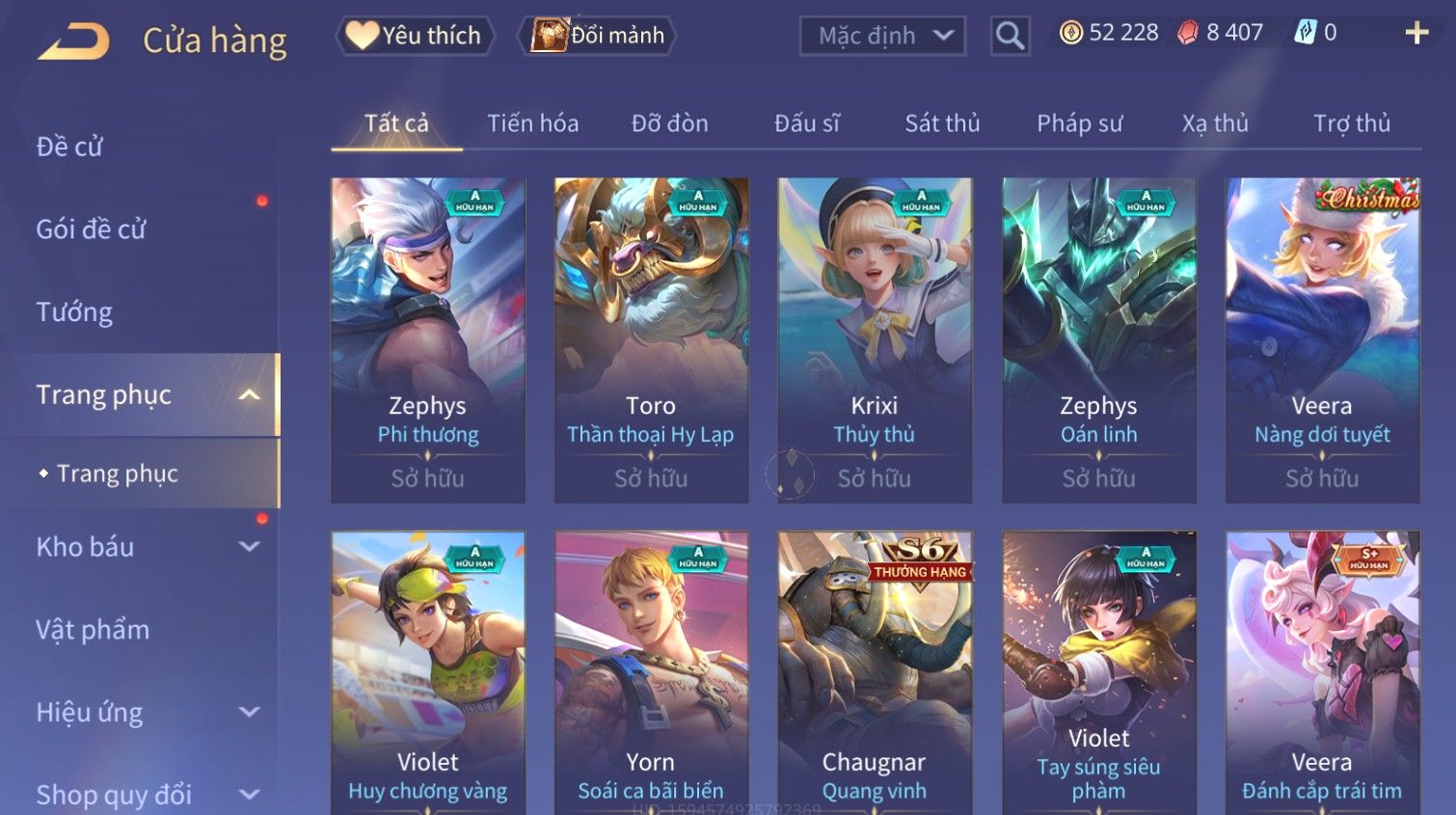Switch to the Đỡ đòn tab
The image size is (1456, 815).
[669, 123]
